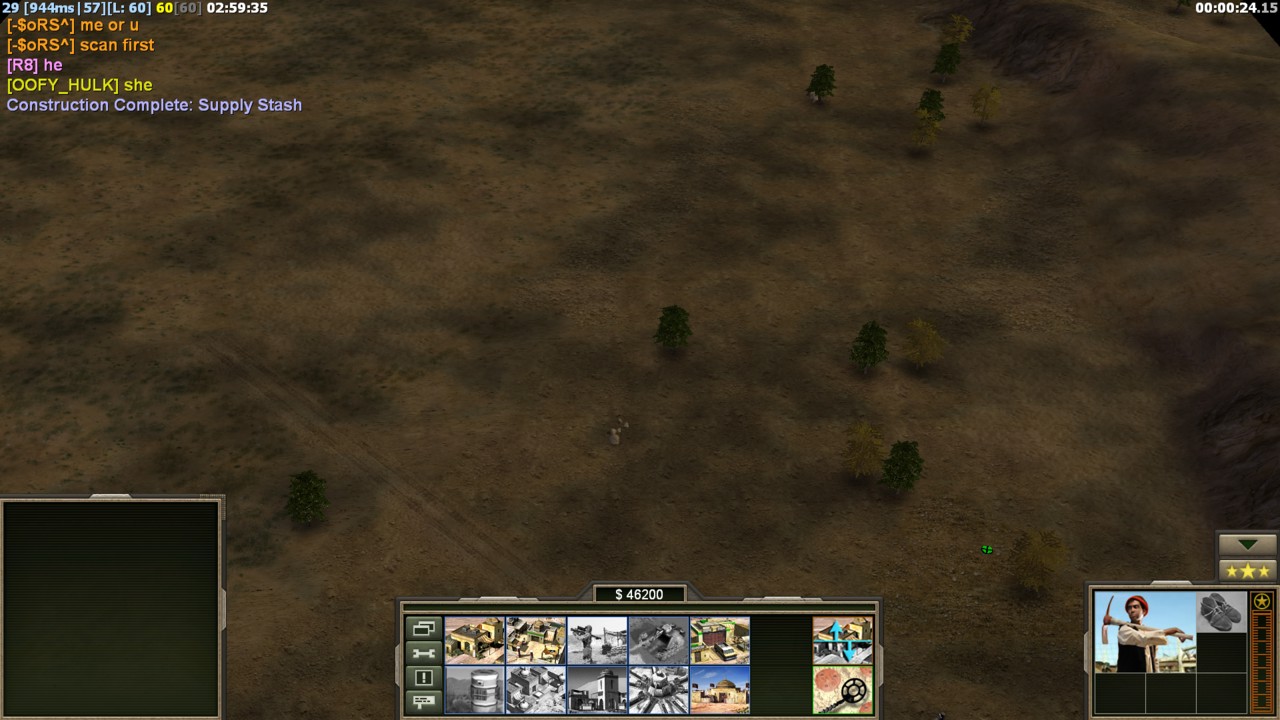The width and height of the screenshot is (1280, 720).
Task: Open the chat communicator button
Action: point(423,700)
